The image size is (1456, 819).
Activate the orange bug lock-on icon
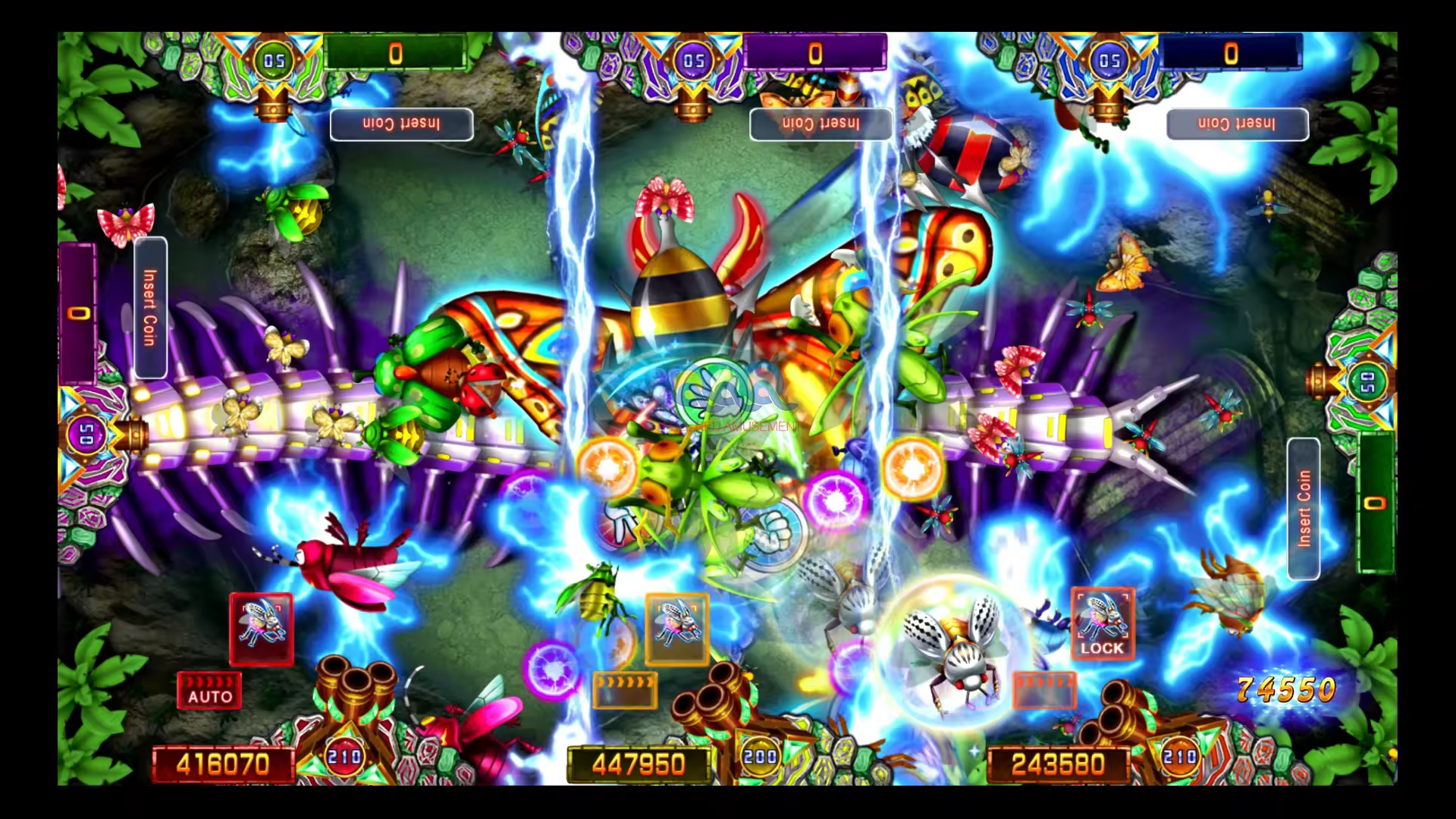(x=676, y=629)
